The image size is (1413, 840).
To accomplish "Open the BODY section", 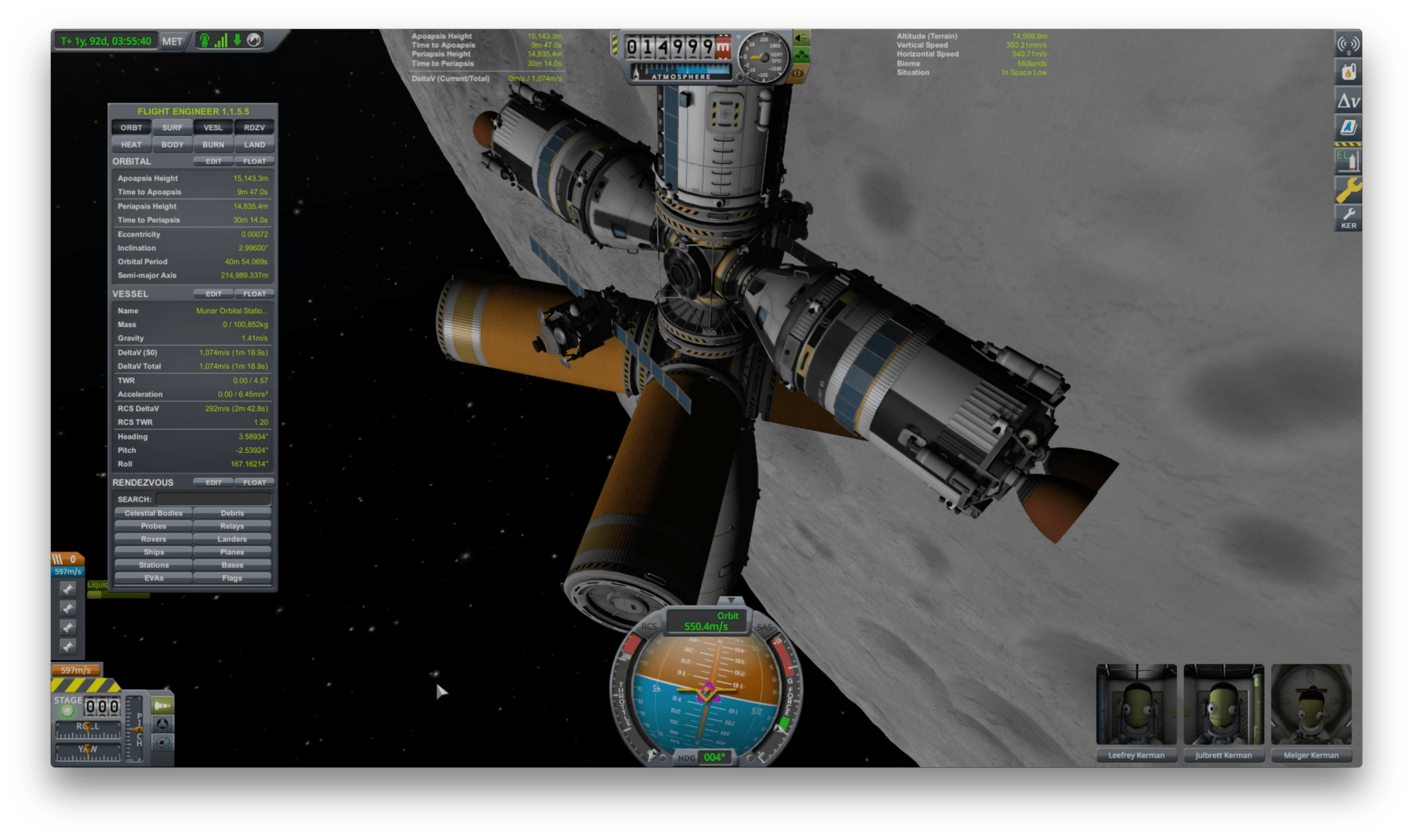I will pos(172,145).
